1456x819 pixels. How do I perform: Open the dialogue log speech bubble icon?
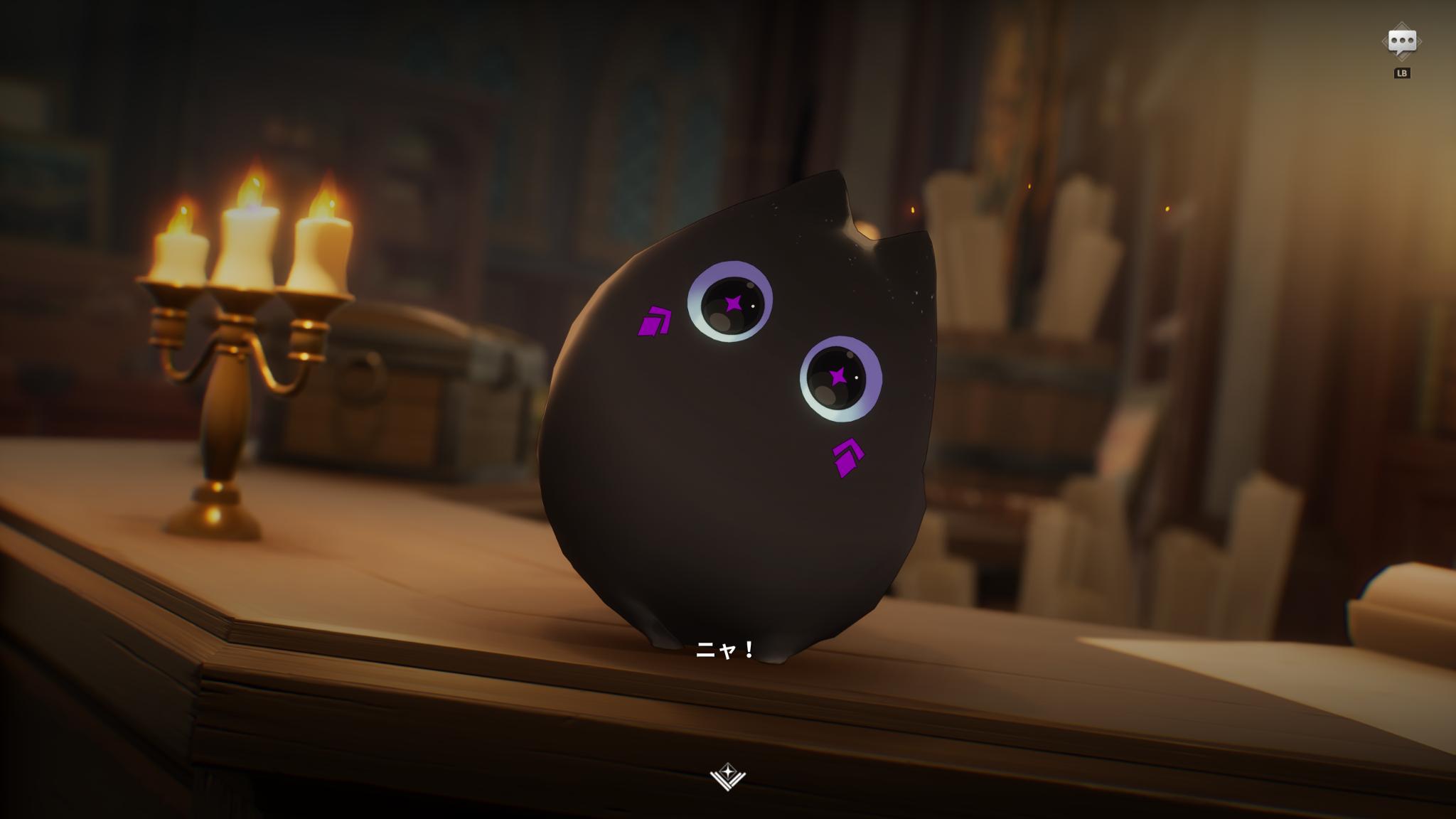tap(1401, 42)
